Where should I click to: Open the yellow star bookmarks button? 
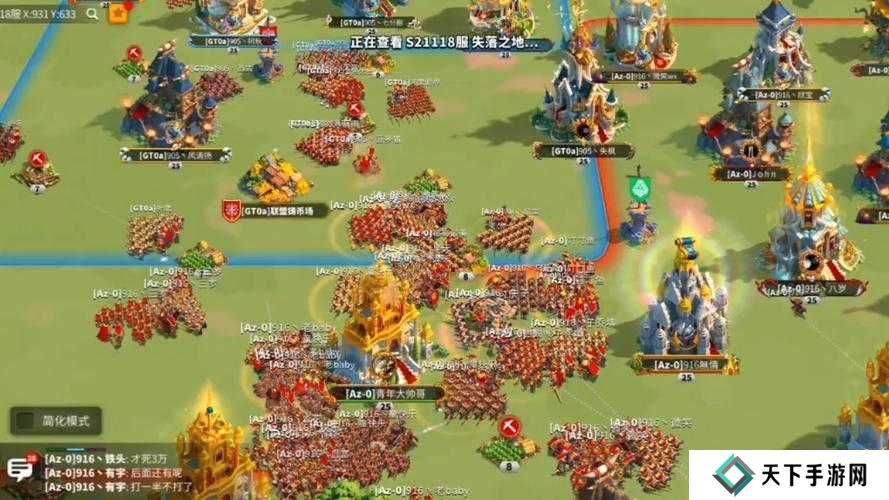point(119,13)
